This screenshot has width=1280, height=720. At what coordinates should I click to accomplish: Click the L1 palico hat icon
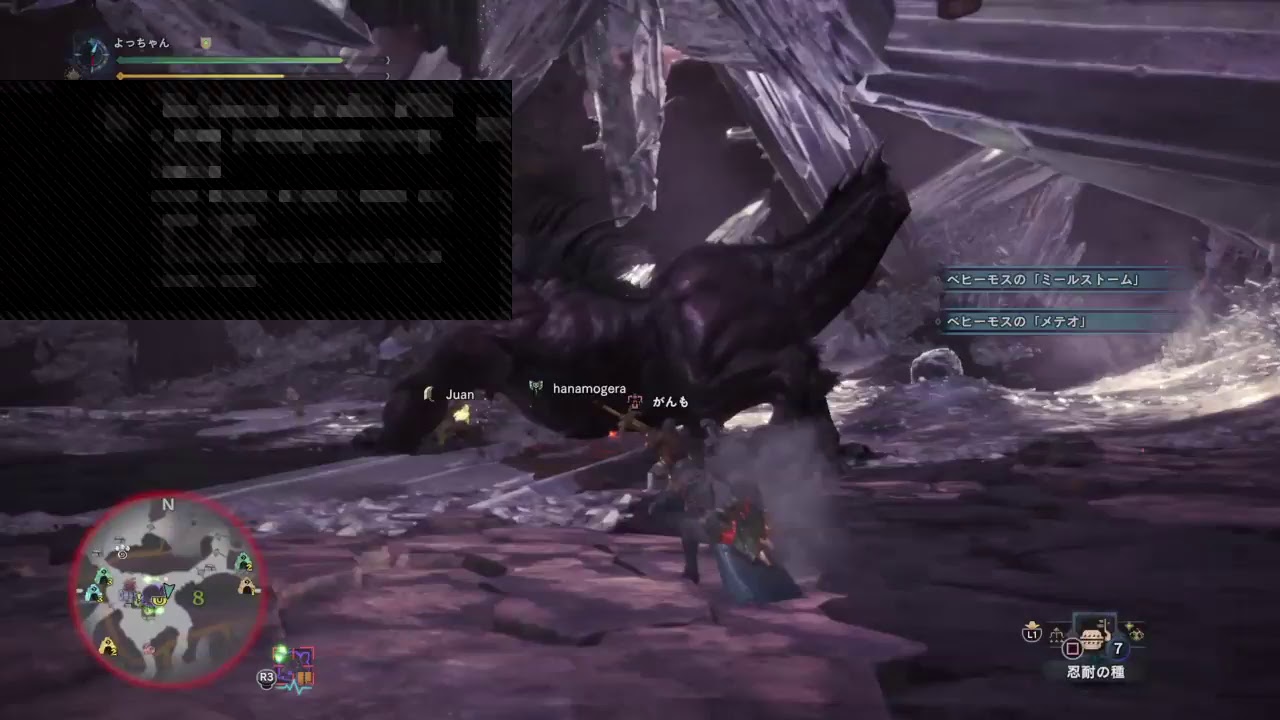click(x=1031, y=634)
